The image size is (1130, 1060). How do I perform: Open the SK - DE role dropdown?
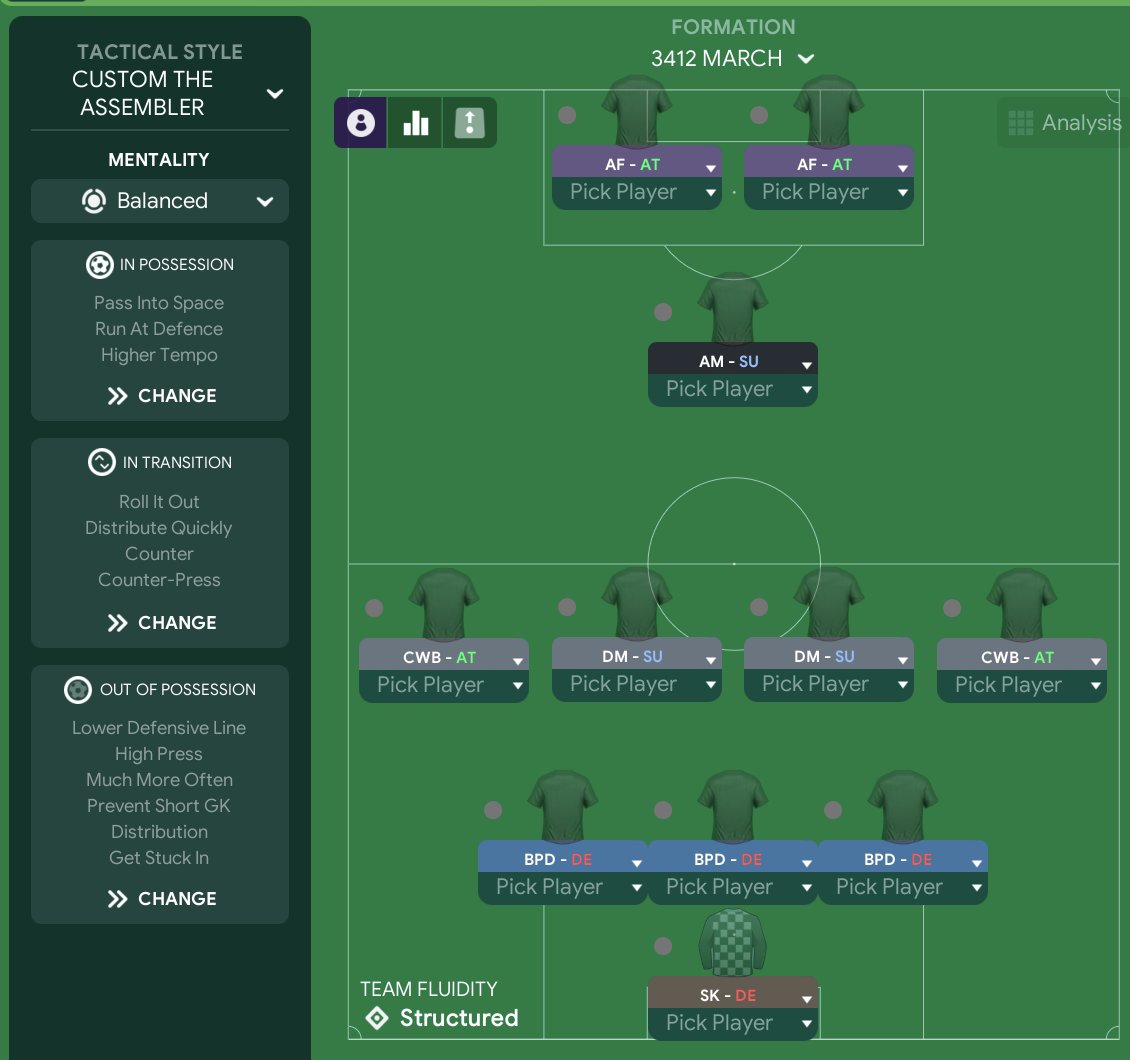(806, 997)
